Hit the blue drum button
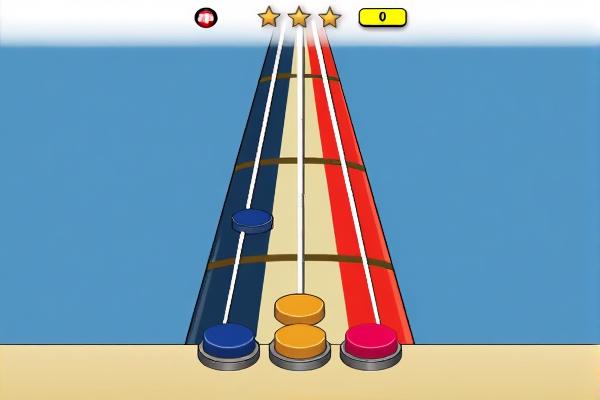This screenshot has width=600, height=400. tap(229, 342)
